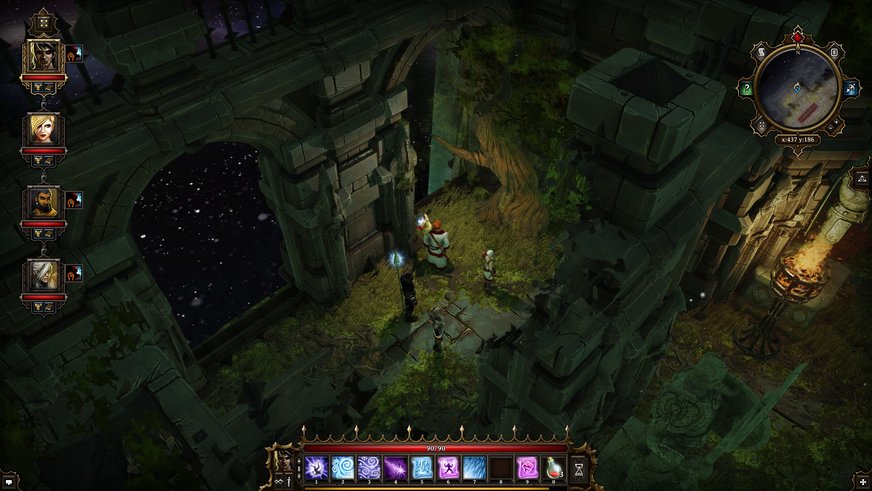The width and height of the screenshot is (872, 491).
Task: Click the red gem atop the minimap
Action: click(x=797, y=38)
